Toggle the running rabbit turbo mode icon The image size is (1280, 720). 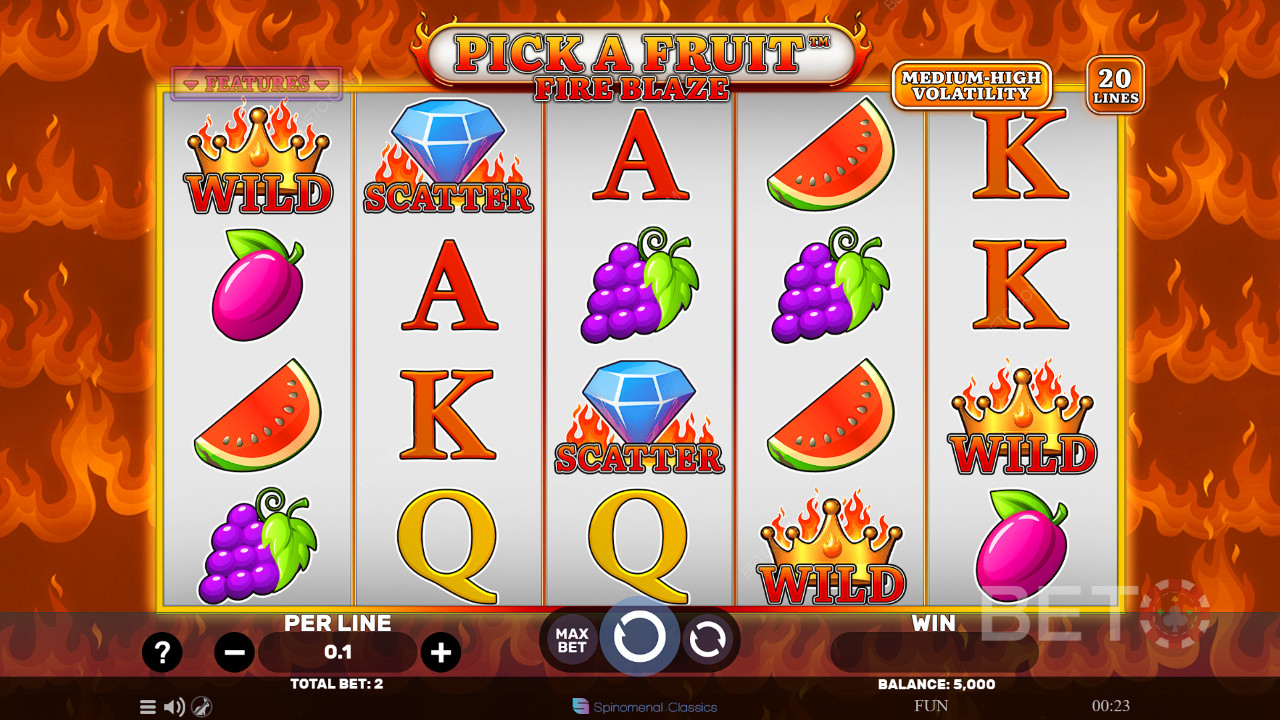pyautogui.click(x=201, y=707)
